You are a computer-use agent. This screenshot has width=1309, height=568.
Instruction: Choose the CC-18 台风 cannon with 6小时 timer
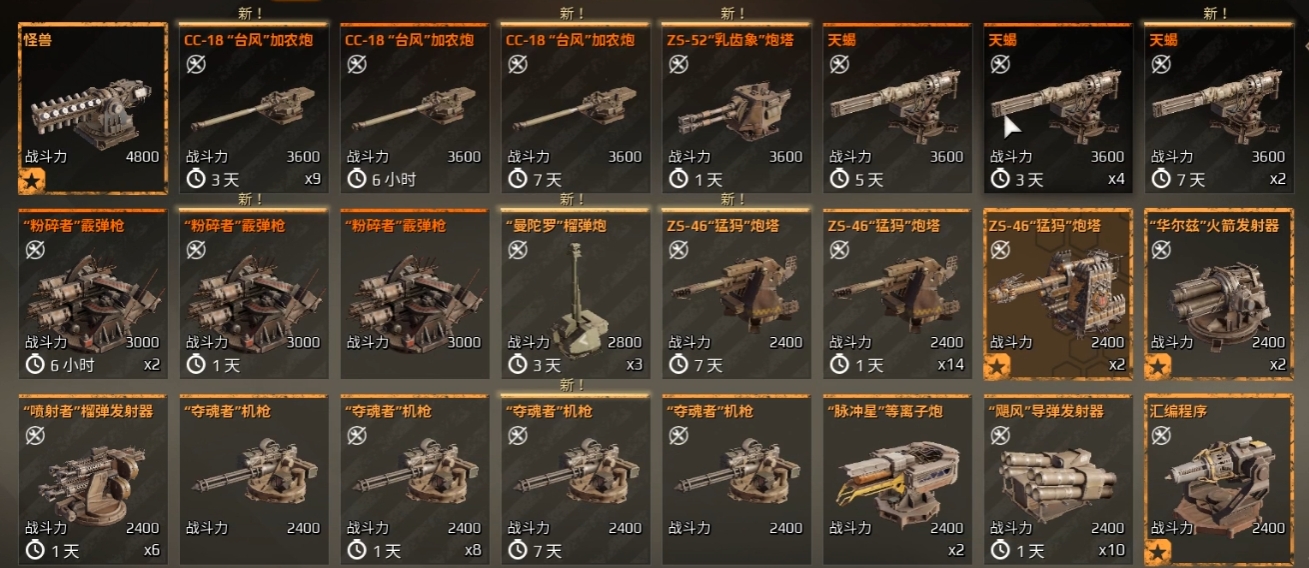click(414, 108)
